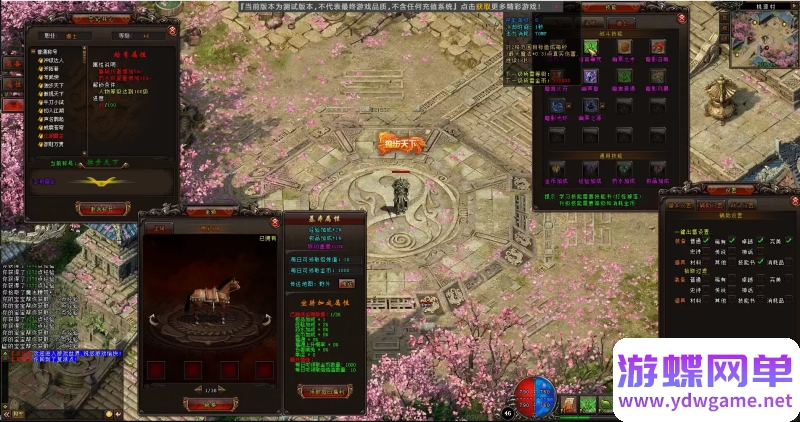Open the topmost red tab left of title panel

(11, 62)
